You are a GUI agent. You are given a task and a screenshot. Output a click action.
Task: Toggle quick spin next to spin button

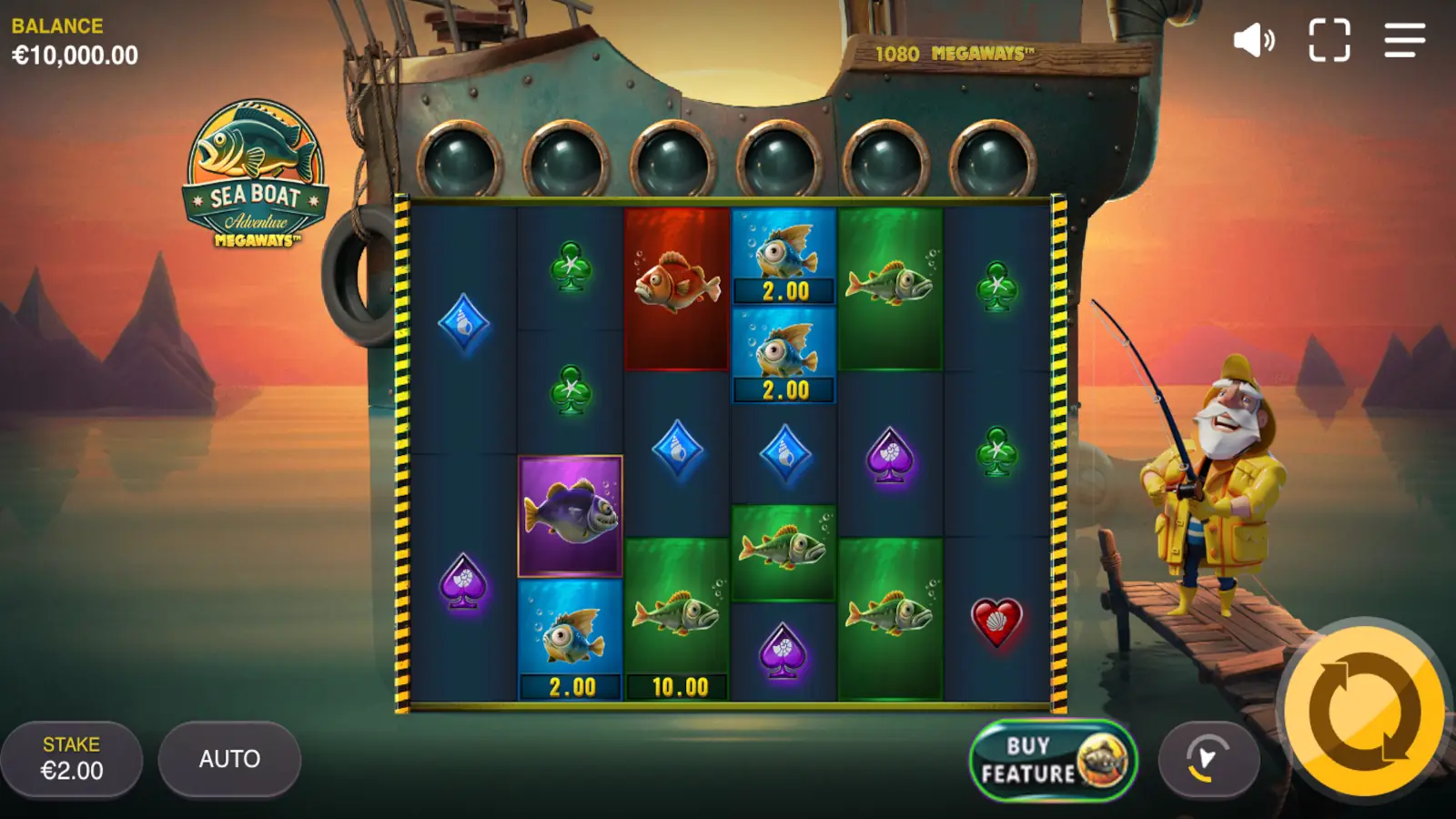pyautogui.click(x=1210, y=758)
